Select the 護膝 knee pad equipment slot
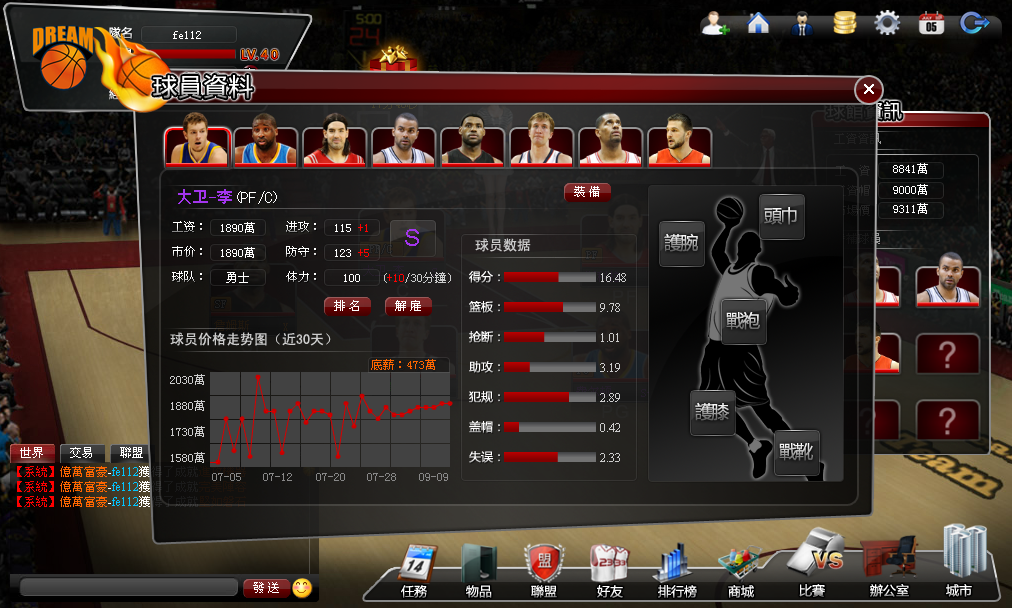This screenshot has height=608, width=1012. (712, 412)
